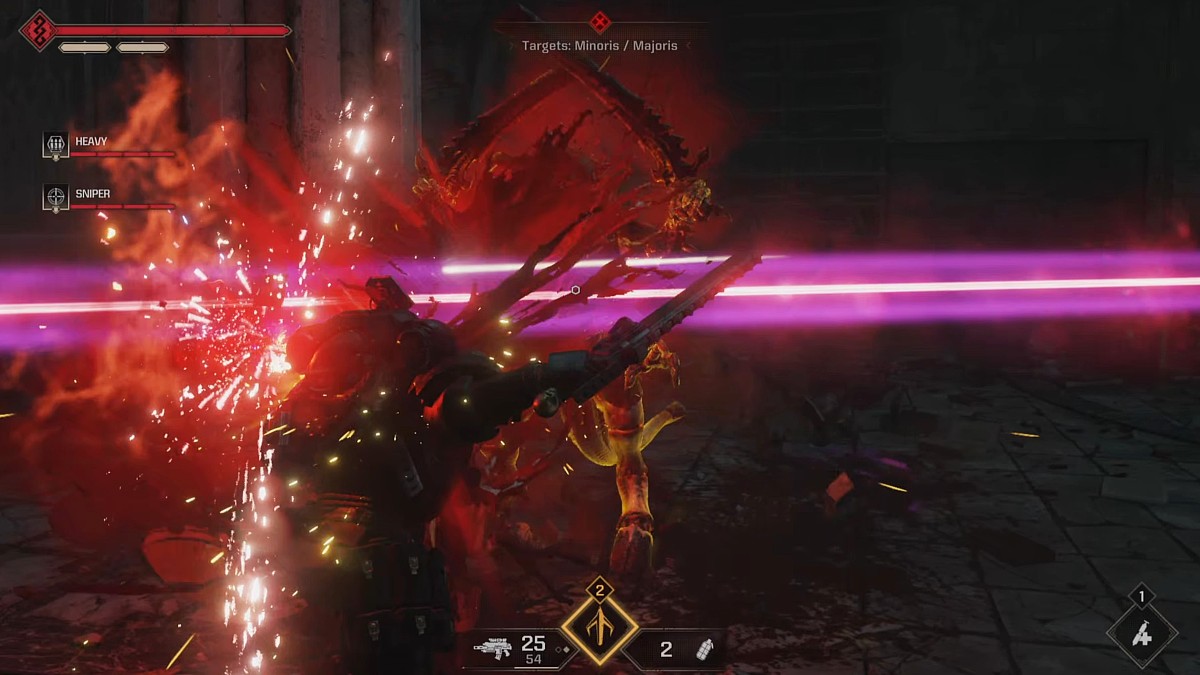
Task: Select the Heavy teammate icon
Action: (55, 144)
